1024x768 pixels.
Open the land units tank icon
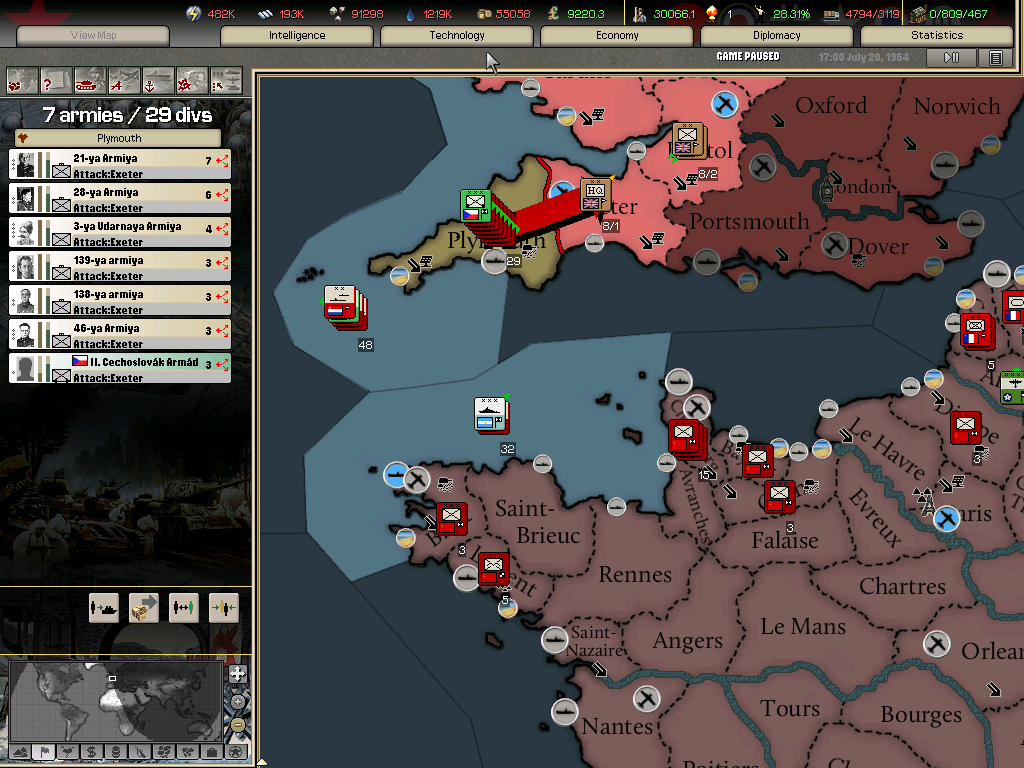pyautogui.click(x=90, y=79)
